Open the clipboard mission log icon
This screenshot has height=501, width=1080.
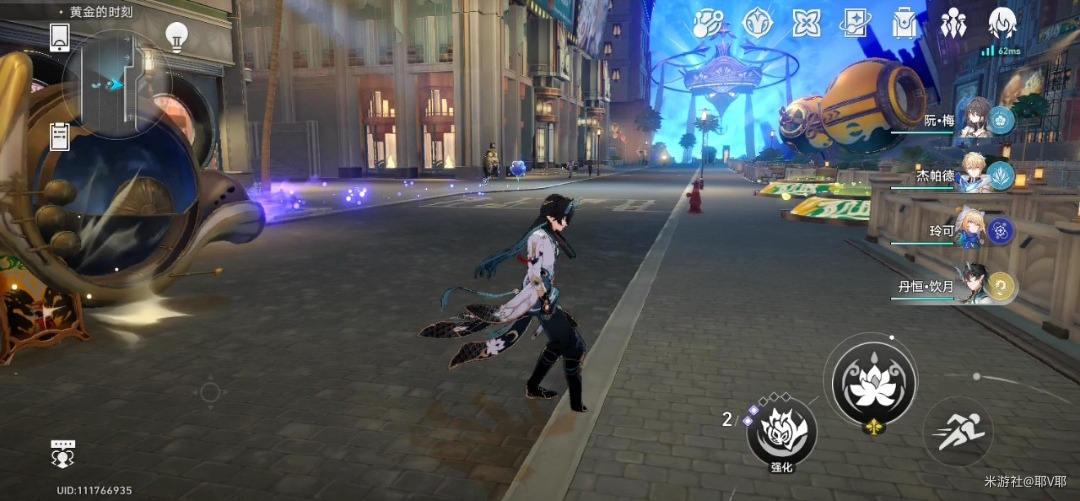(x=59, y=135)
